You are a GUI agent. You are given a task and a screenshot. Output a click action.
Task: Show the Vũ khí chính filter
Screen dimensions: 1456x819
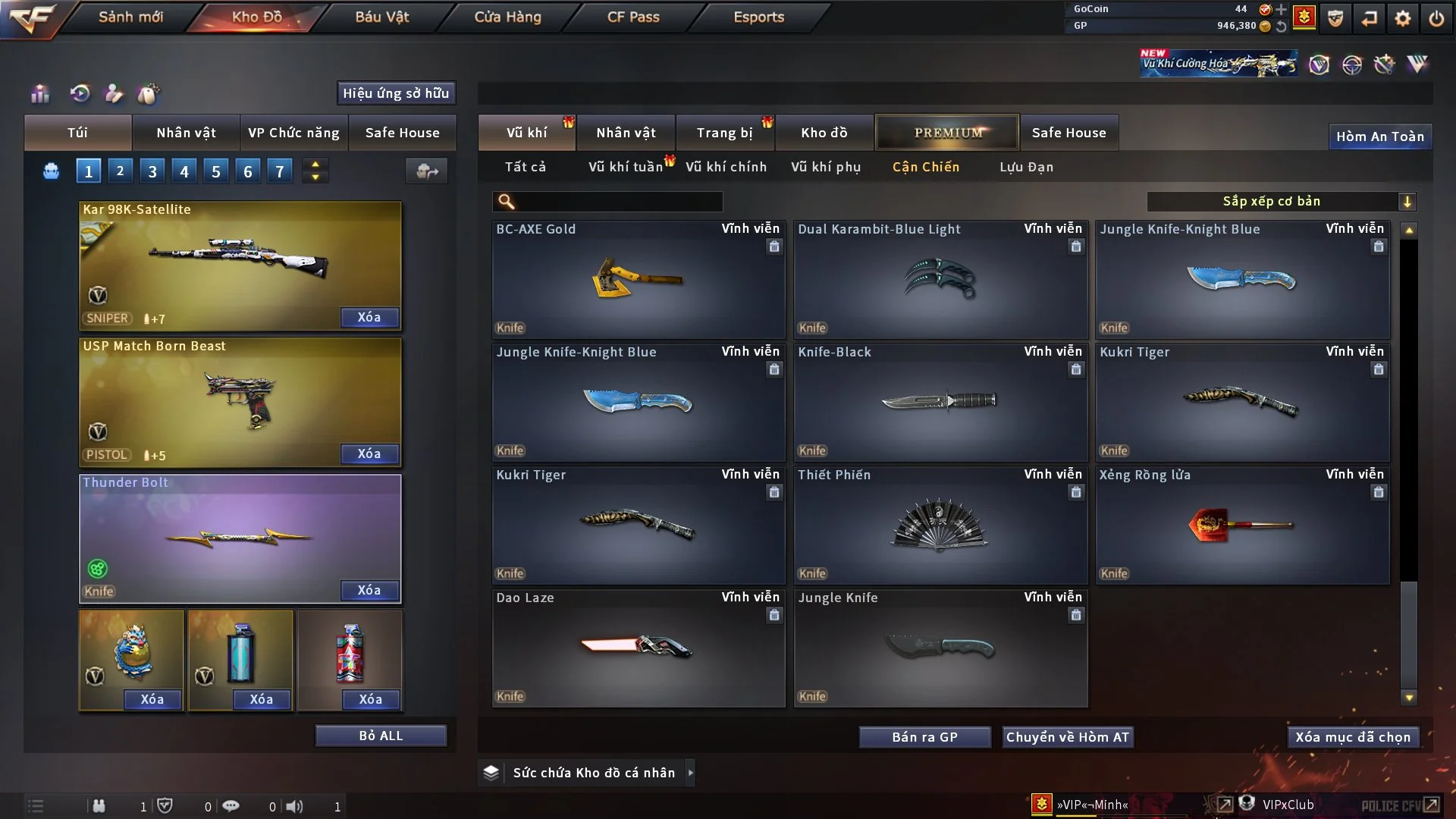tap(726, 167)
